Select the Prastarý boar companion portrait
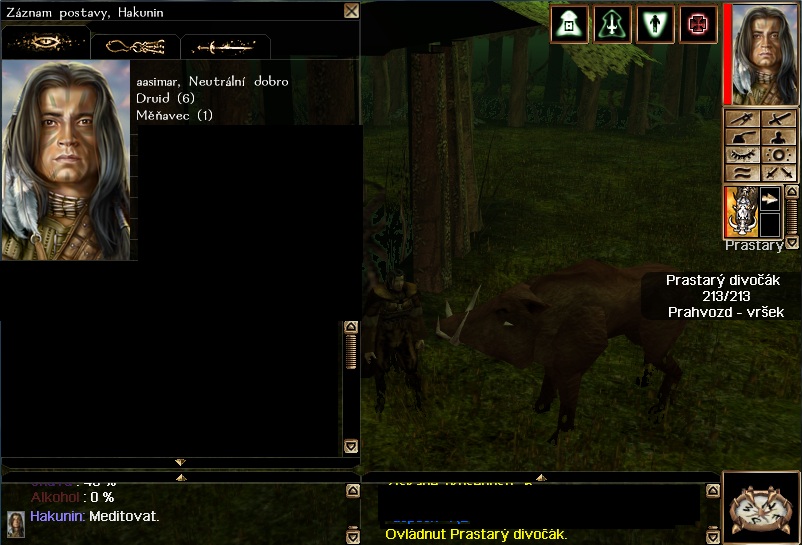 (x=741, y=211)
